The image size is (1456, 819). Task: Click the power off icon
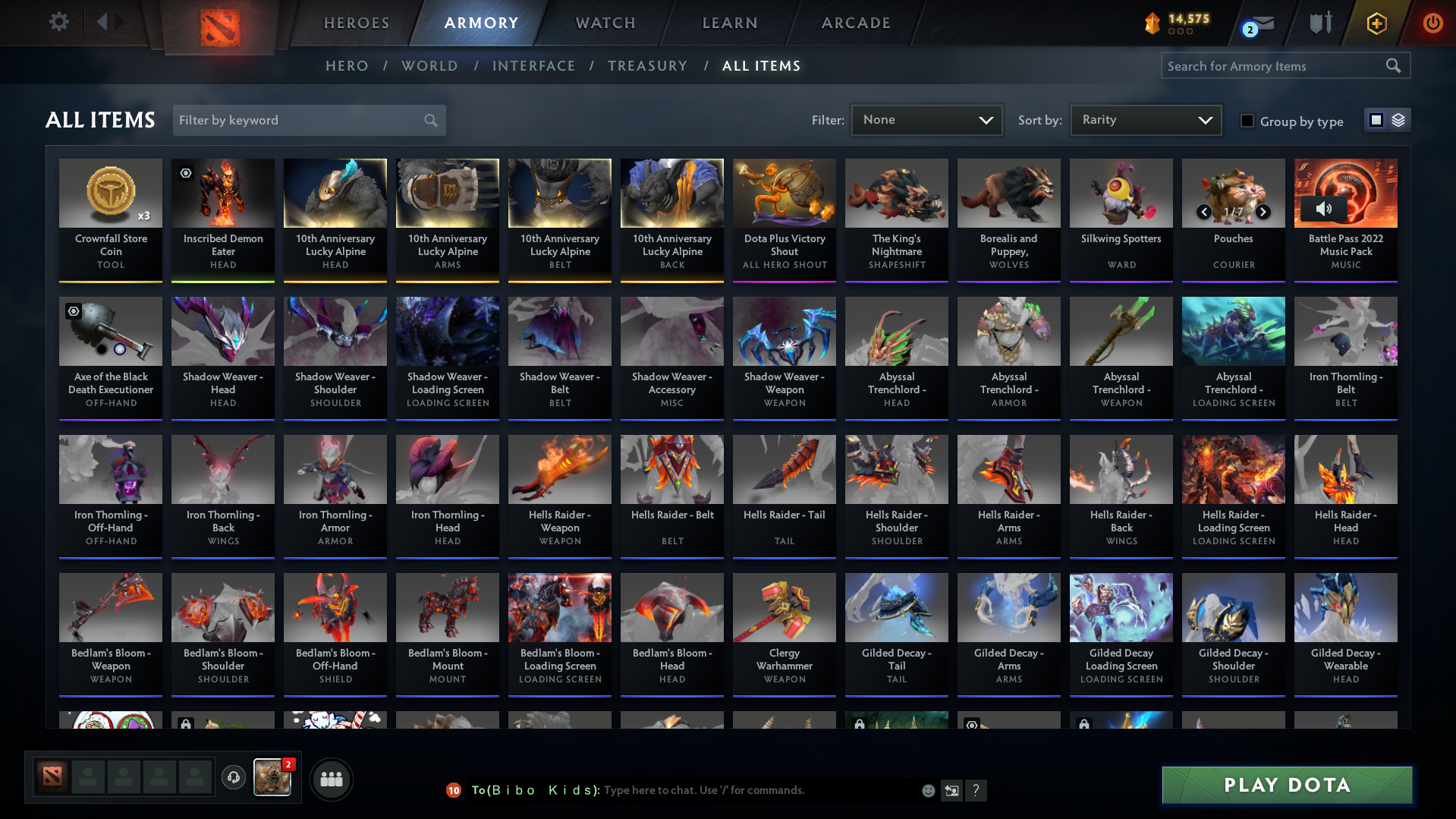point(1432,23)
